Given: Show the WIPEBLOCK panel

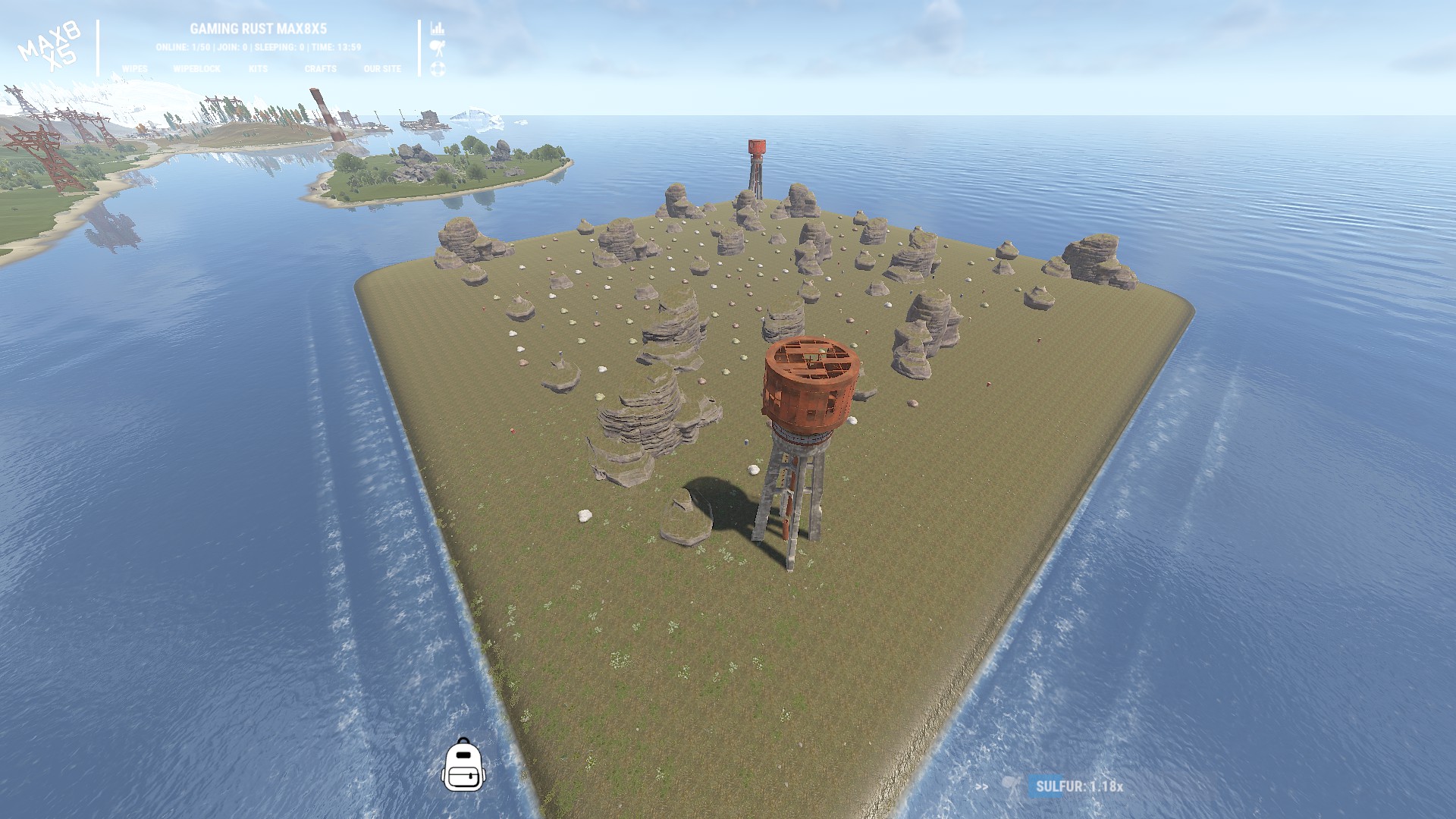Looking at the screenshot, I should pos(196,69).
